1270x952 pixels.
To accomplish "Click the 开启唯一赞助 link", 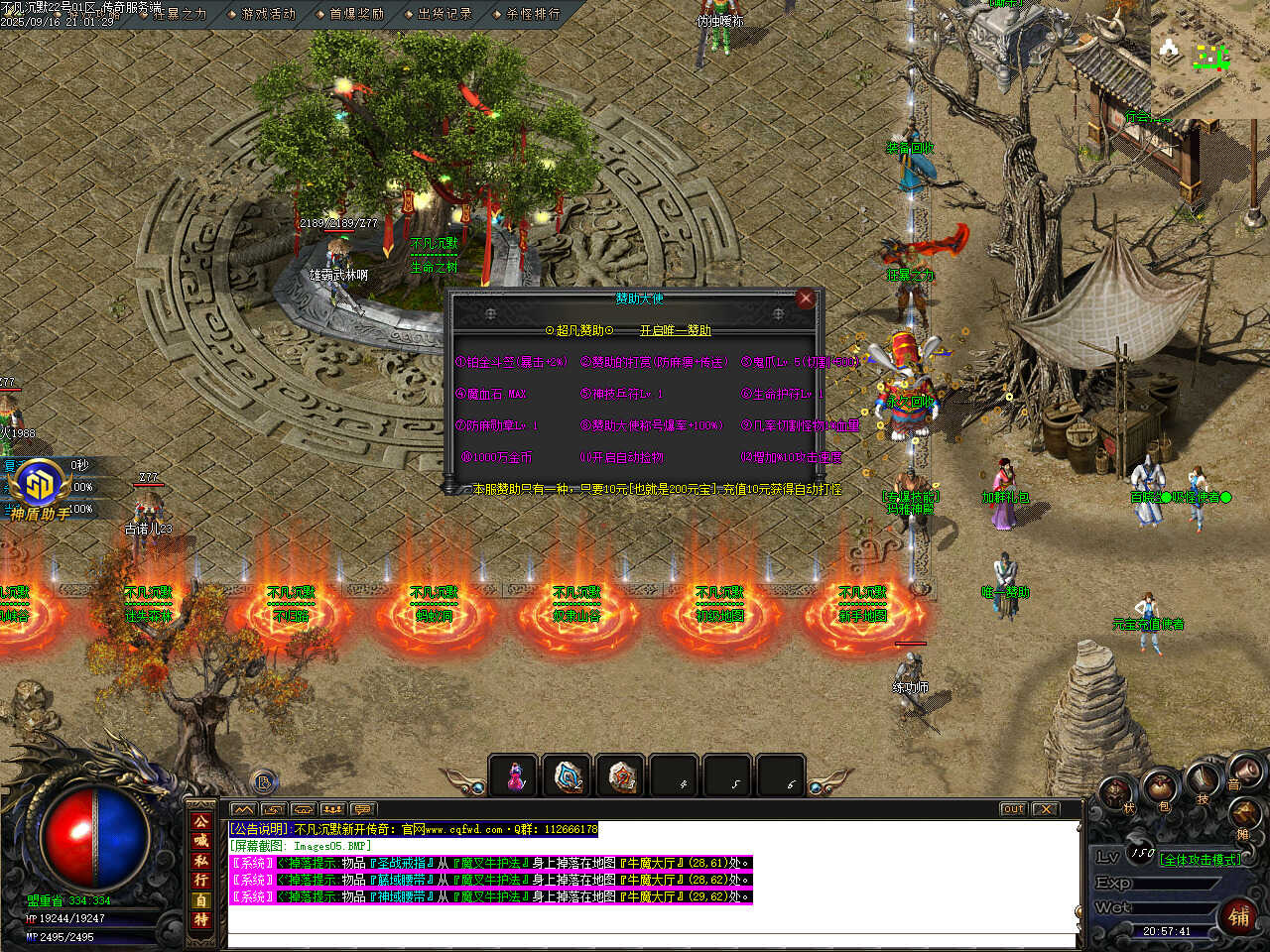I will [x=675, y=330].
